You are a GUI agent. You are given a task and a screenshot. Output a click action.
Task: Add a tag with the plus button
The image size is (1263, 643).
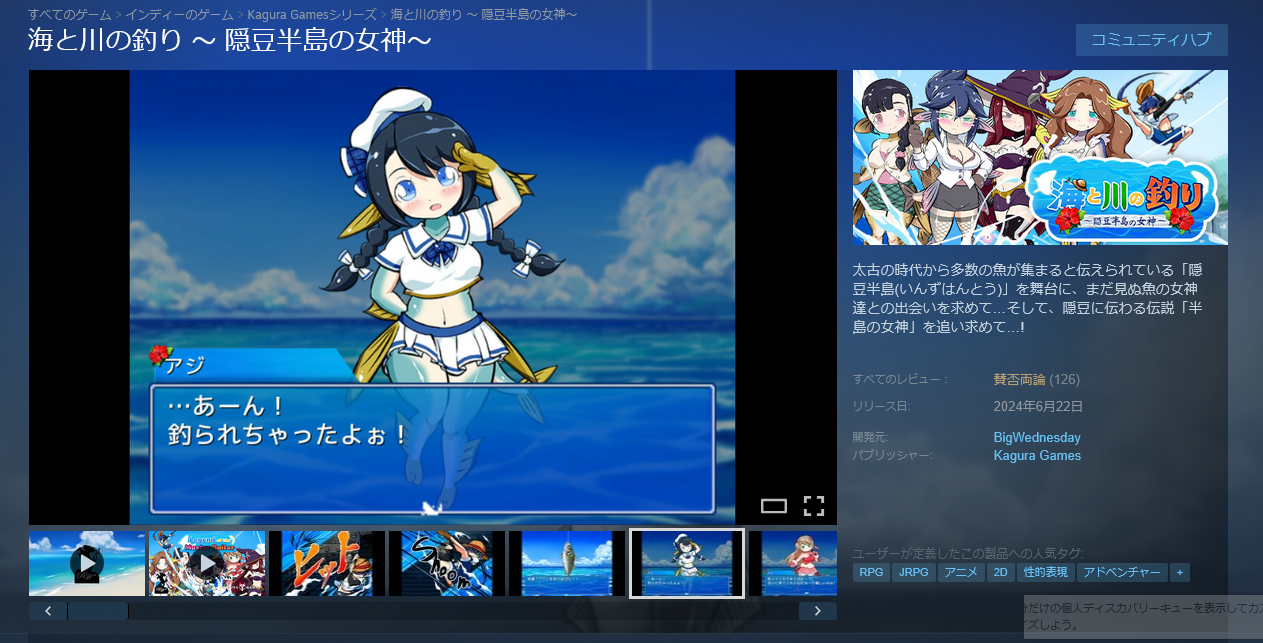tap(1180, 573)
